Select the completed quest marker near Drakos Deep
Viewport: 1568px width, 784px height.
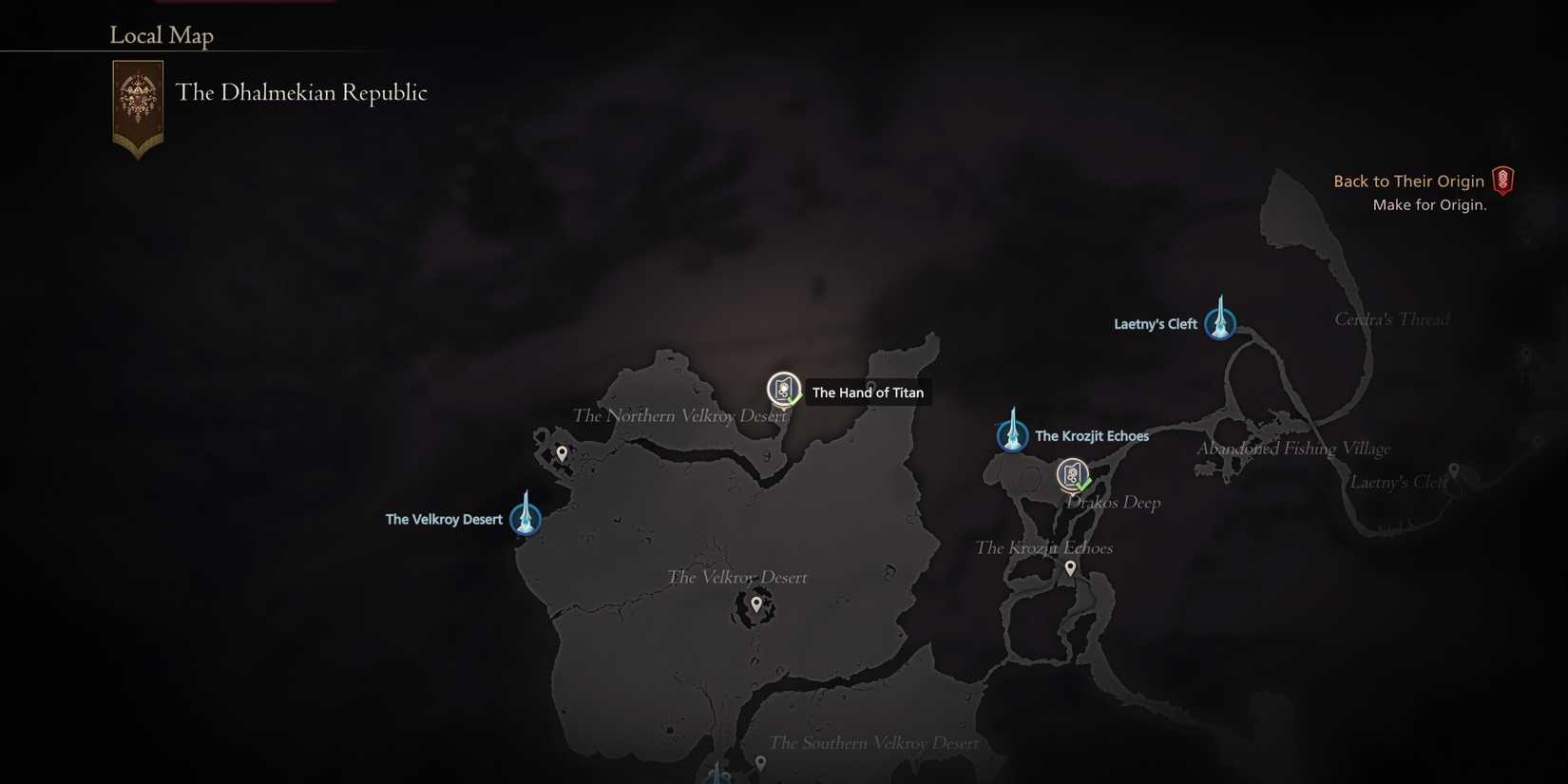pyautogui.click(x=1072, y=474)
